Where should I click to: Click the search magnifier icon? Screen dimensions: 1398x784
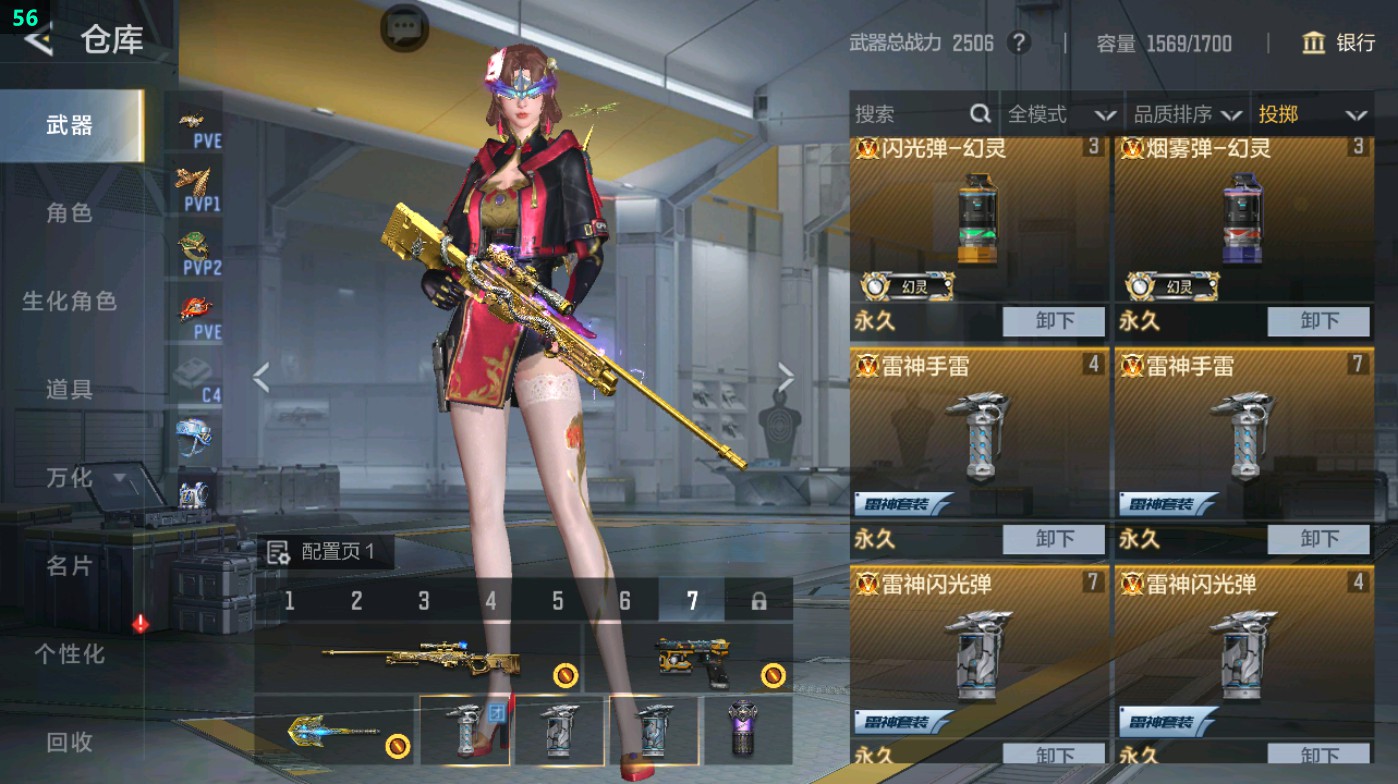(x=978, y=115)
